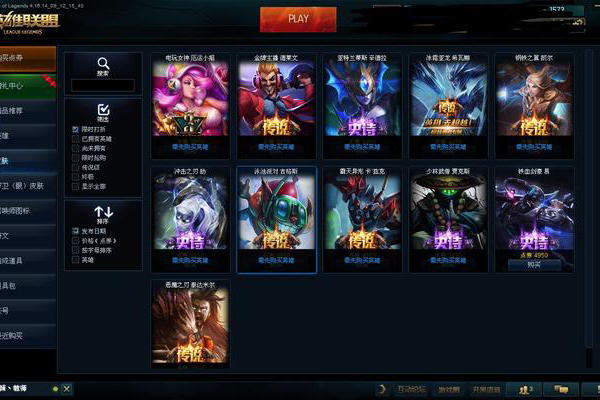Toggle the 限时打折 filter checkbox
This screenshot has height=400, width=600.
pyautogui.click(x=76, y=130)
